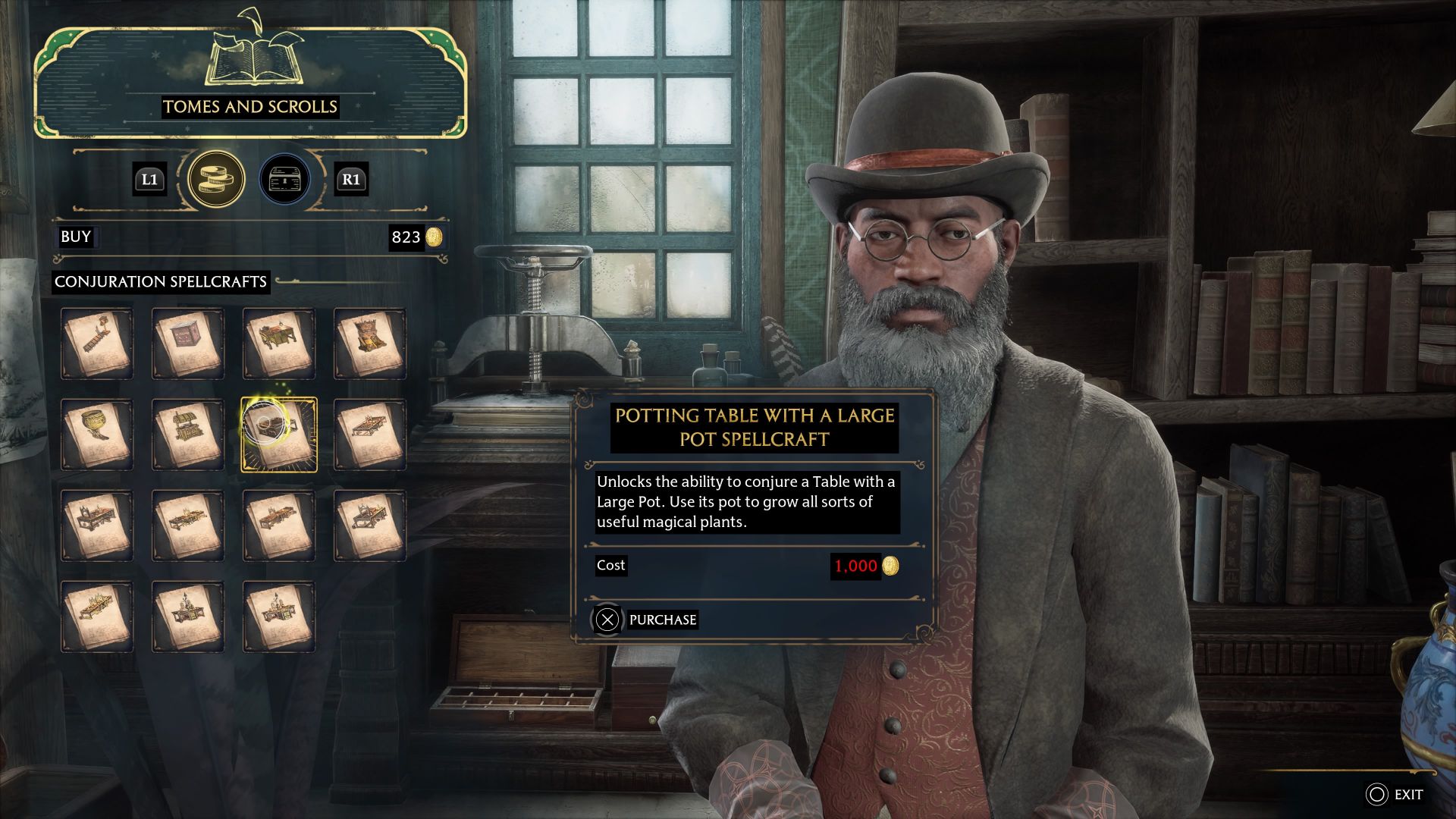Image resolution: width=1456 pixels, height=819 pixels.
Task: Click the highlighted Potting Table spellcraft
Action: point(278,434)
